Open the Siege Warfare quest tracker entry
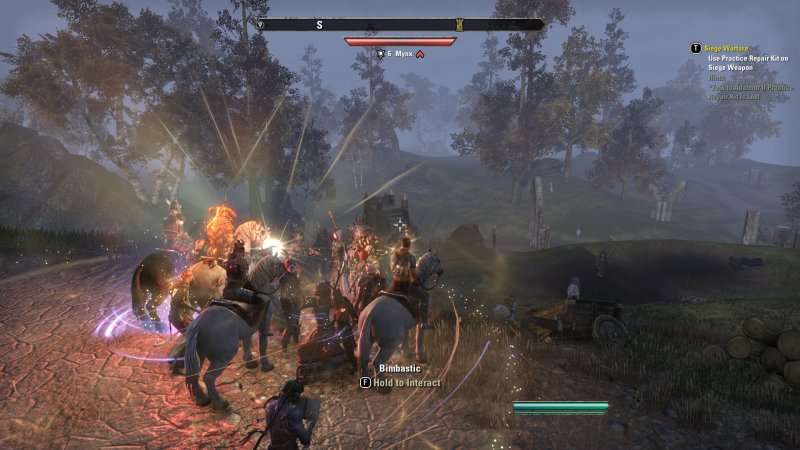Screen dimensions: 800x450 pyautogui.click(x=726, y=48)
